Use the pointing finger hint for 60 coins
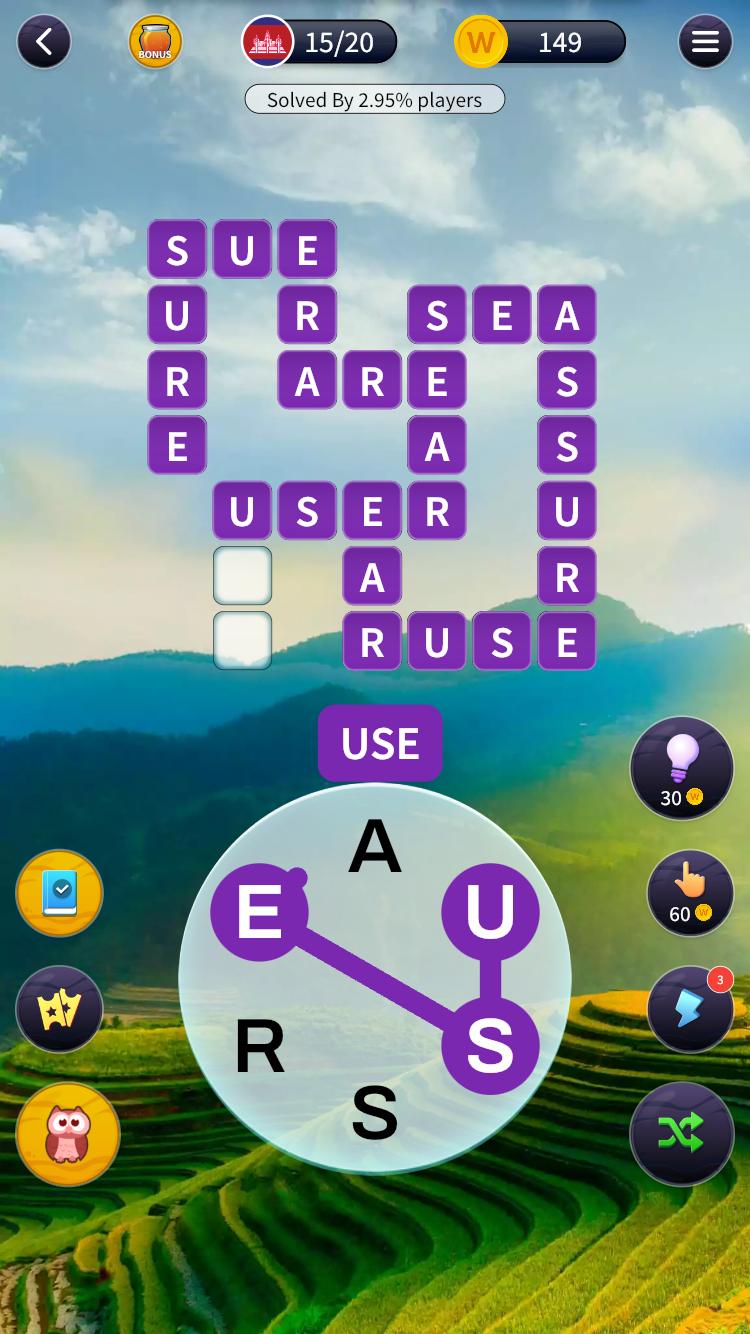 pyautogui.click(x=690, y=893)
